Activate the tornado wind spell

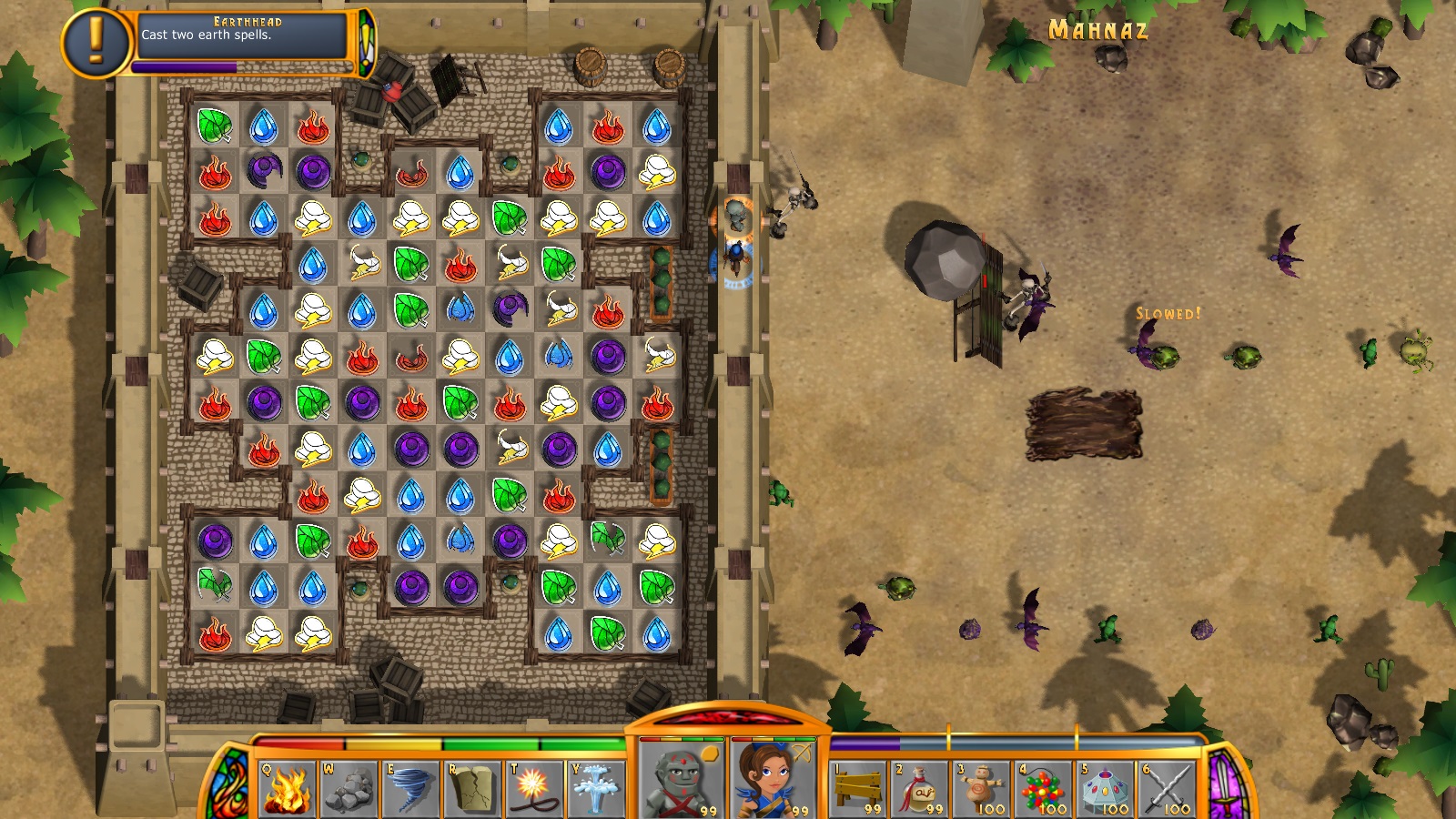(x=410, y=788)
